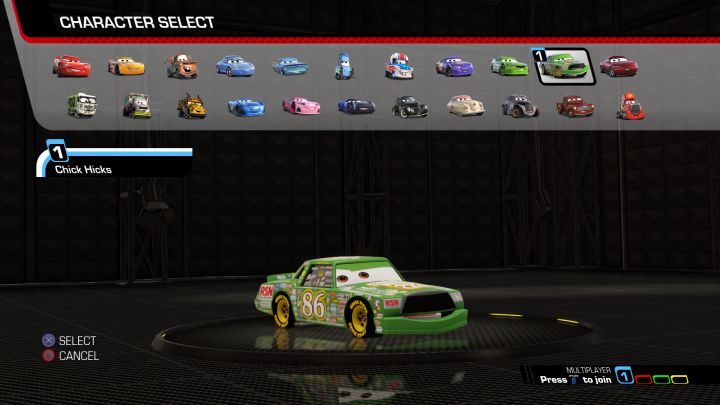The width and height of the screenshot is (720, 405).
Task: Choose the dark blue Jackson Storm tile
Action: (x=355, y=105)
